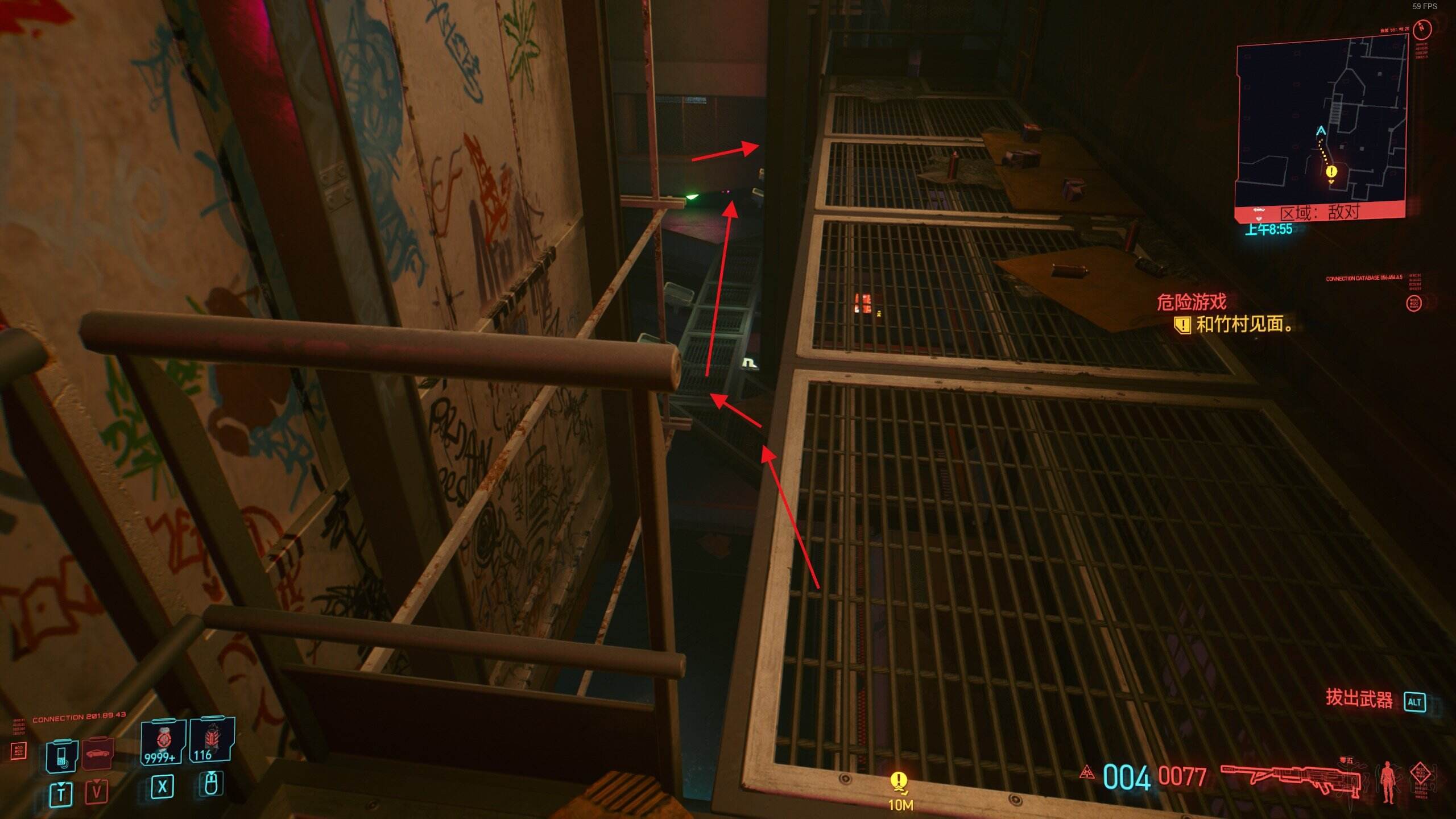This screenshot has height=819, width=1456.
Task: Select the yellow quest marker on the minimap
Action: [x=1331, y=172]
